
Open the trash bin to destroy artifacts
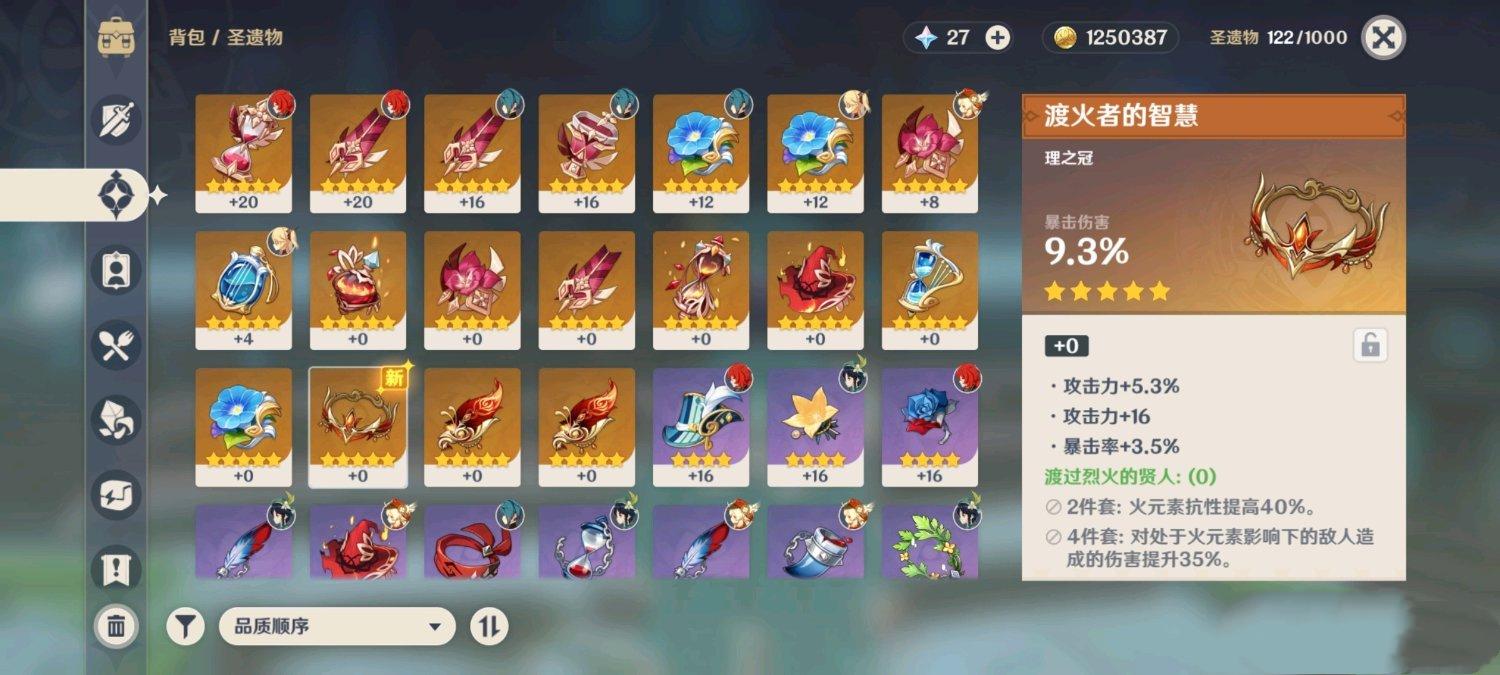point(116,627)
